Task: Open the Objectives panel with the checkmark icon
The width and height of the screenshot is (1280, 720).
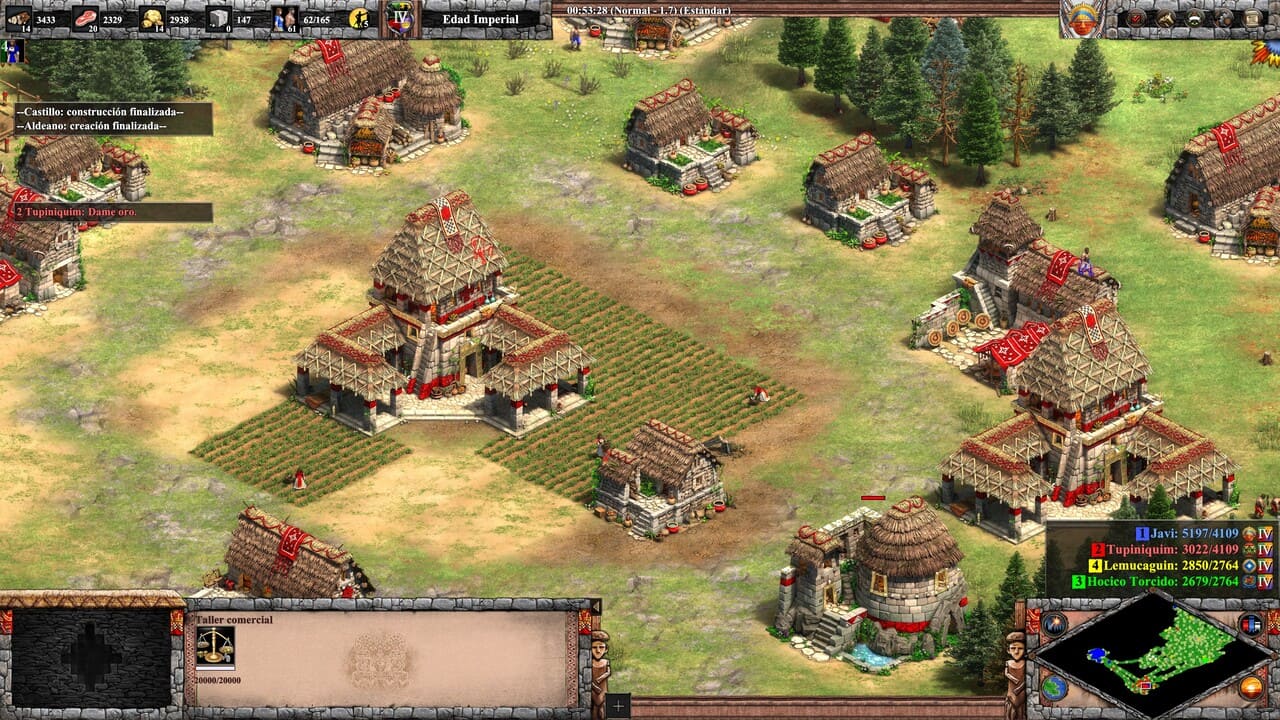Action: pos(1135,17)
